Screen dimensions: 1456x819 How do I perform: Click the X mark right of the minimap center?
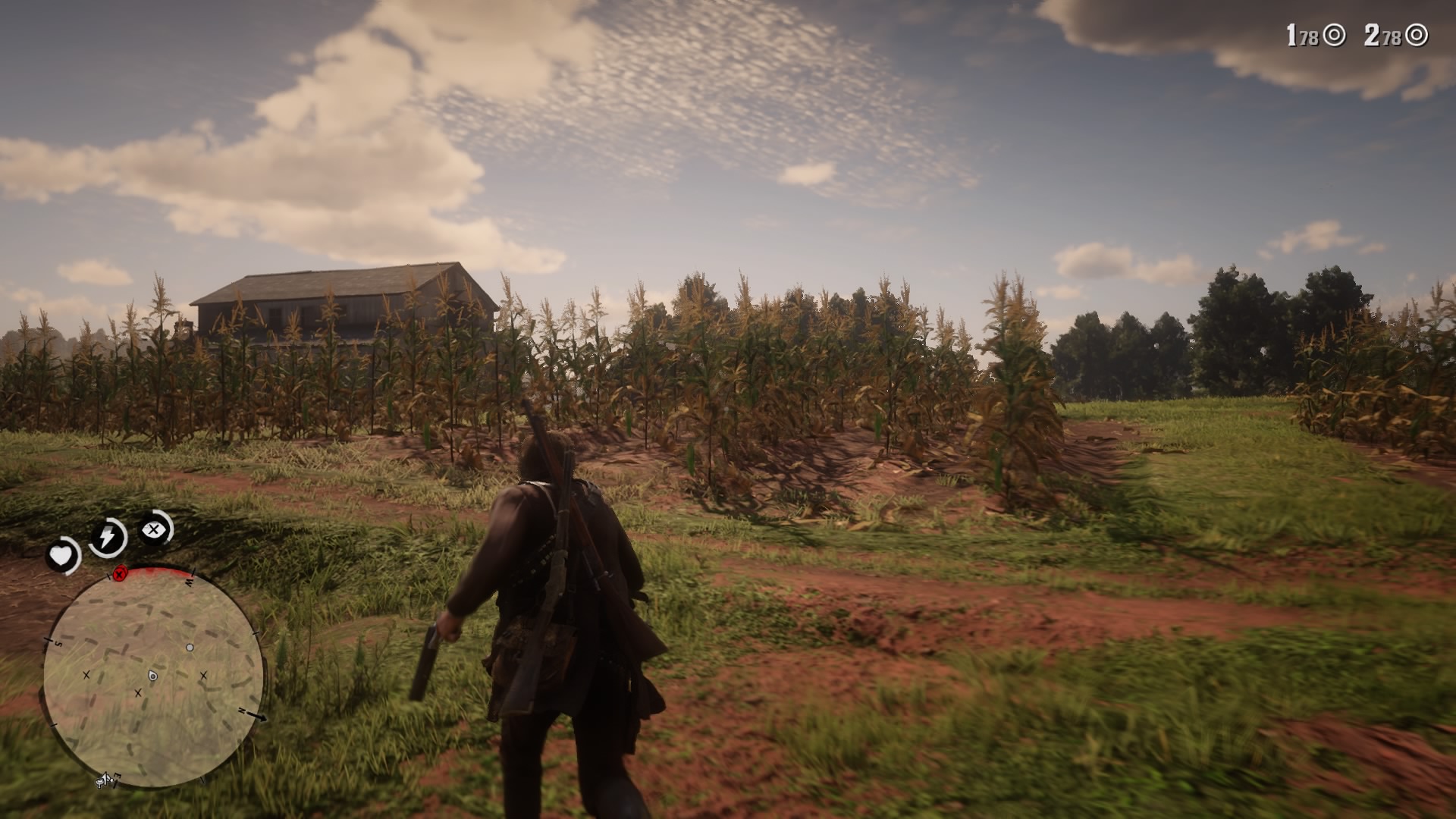203,675
